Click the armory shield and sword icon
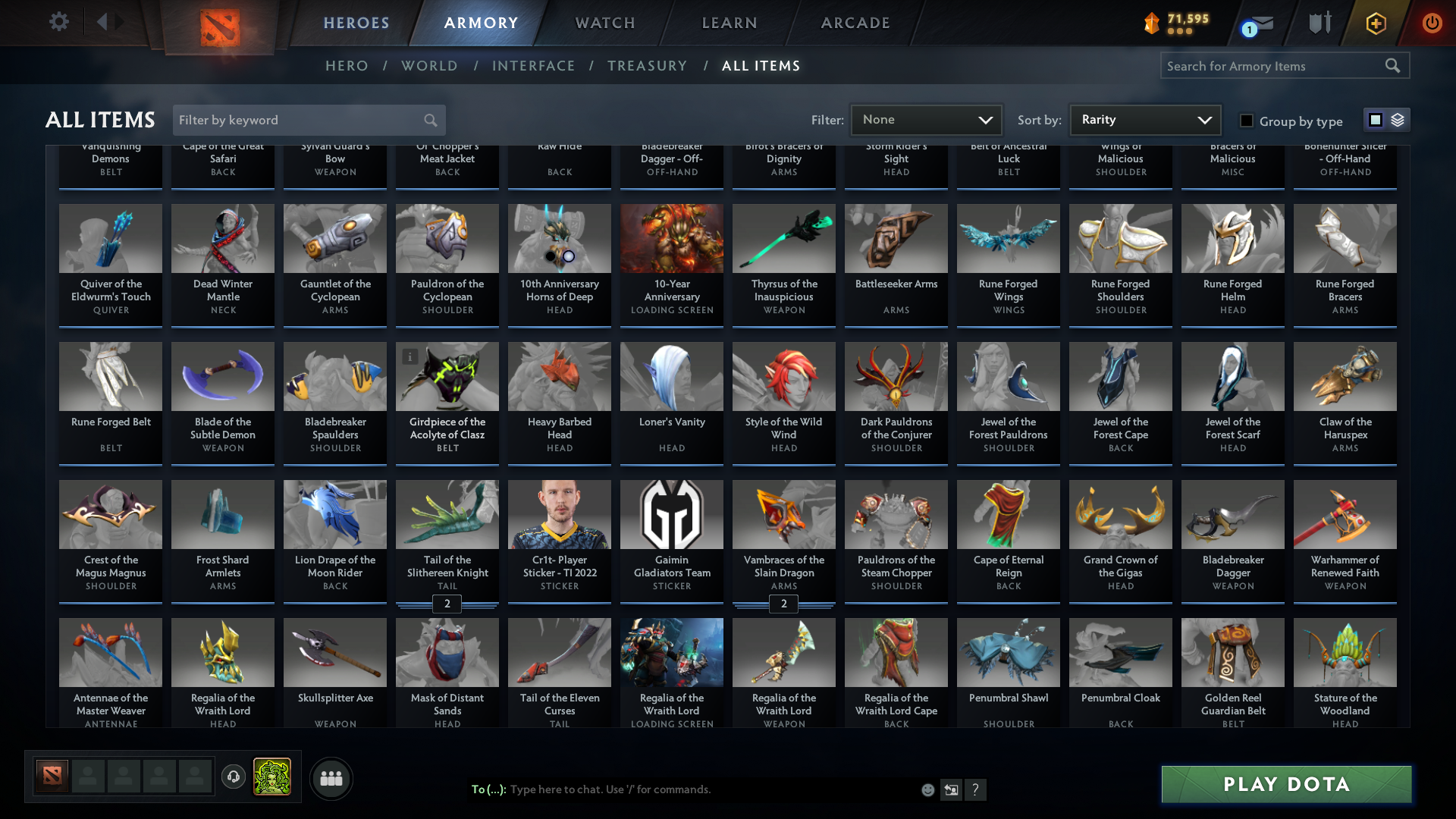 tap(1319, 22)
